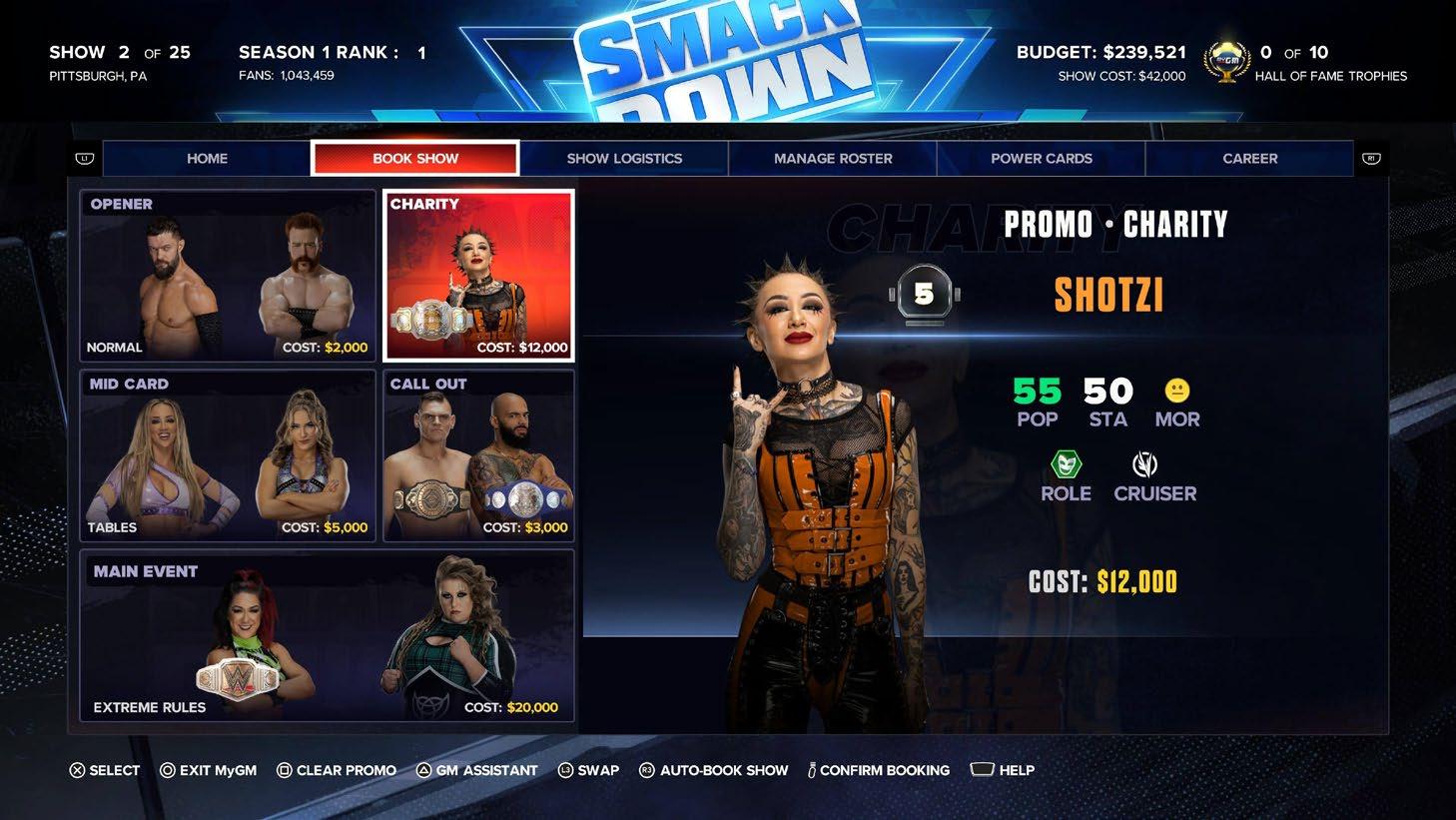
Task: Open the Book Show tab
Action: [415, 158]
